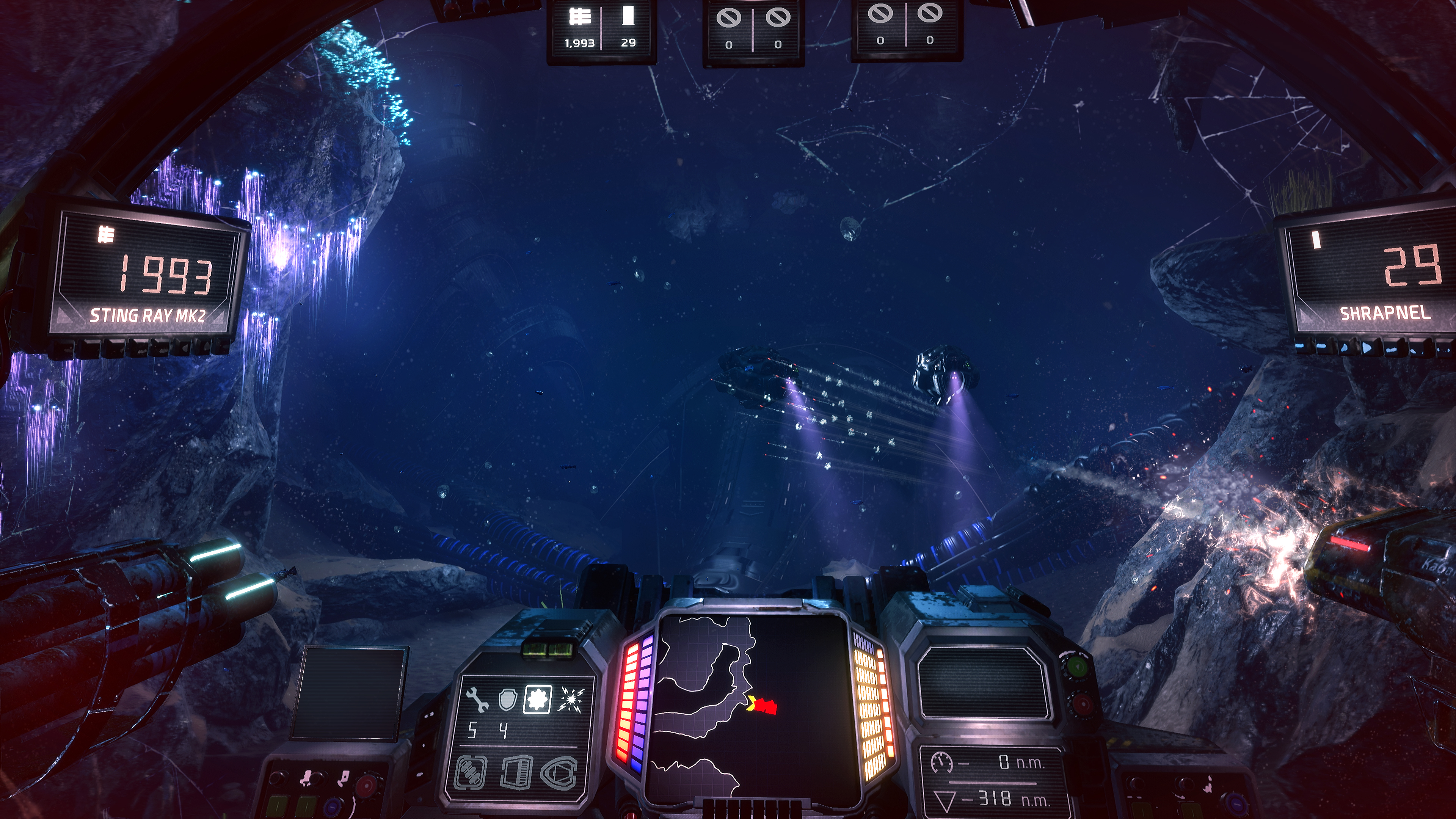Select the spark explosion icon on the status panel
1456x819 pixels.
point(571,700)
